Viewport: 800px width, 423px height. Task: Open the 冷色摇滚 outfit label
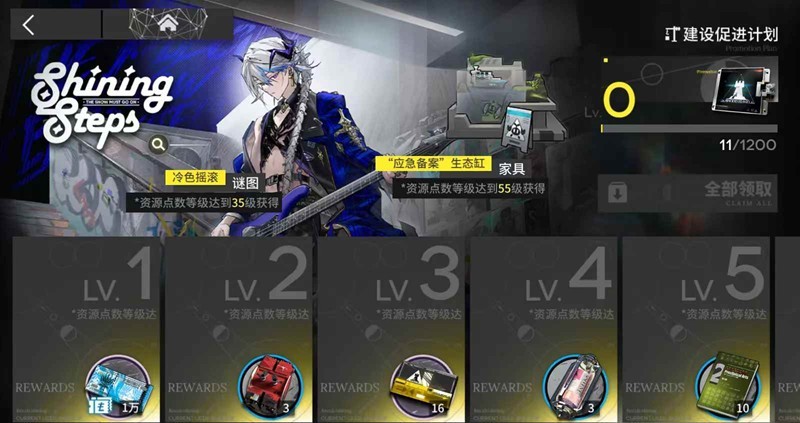coord(195,178)
